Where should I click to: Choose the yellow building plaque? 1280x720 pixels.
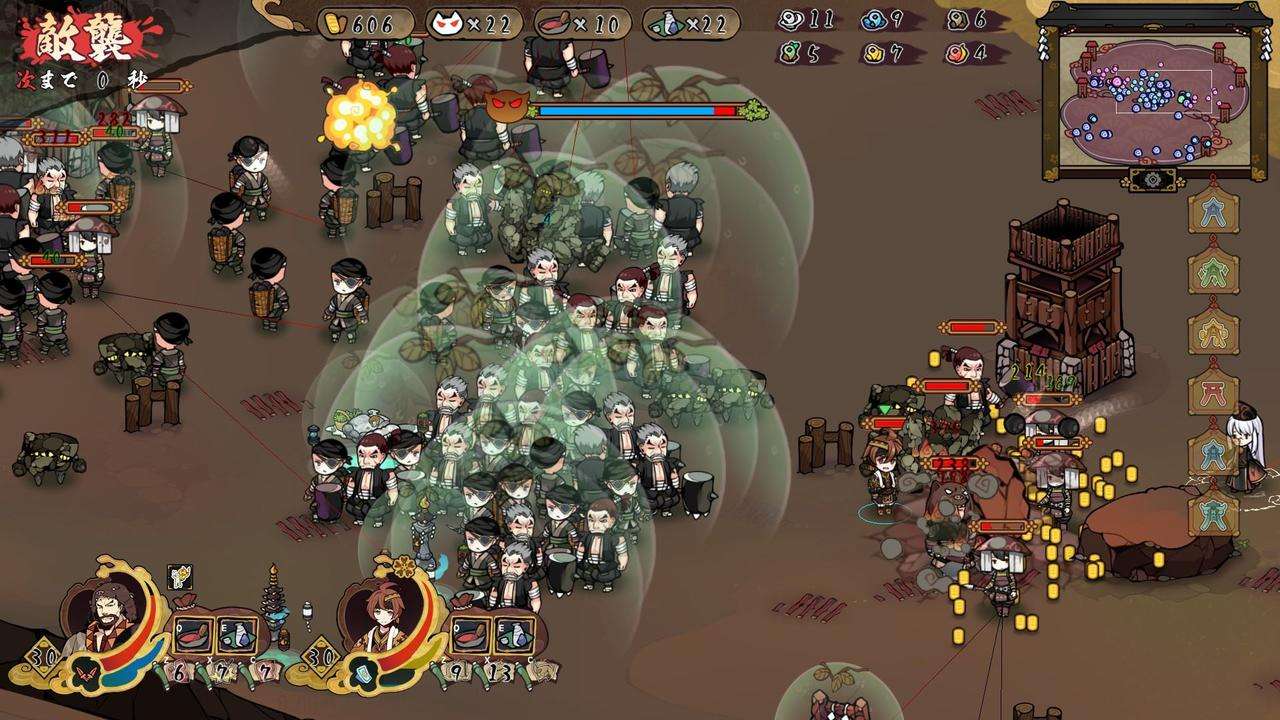pyautogui.click(x=1213, y=331)
